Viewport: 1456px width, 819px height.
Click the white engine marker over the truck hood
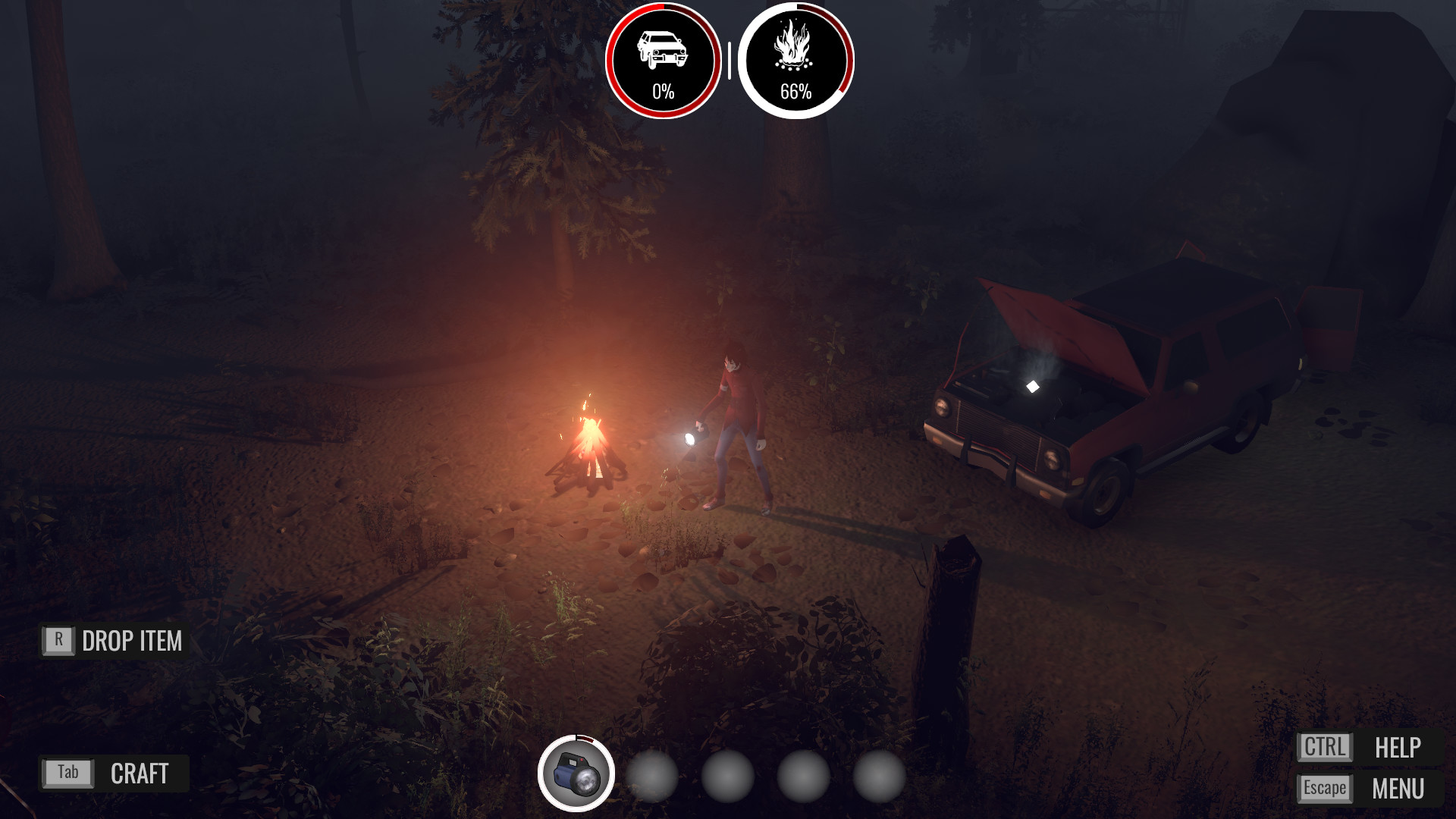coord(1034,387)
